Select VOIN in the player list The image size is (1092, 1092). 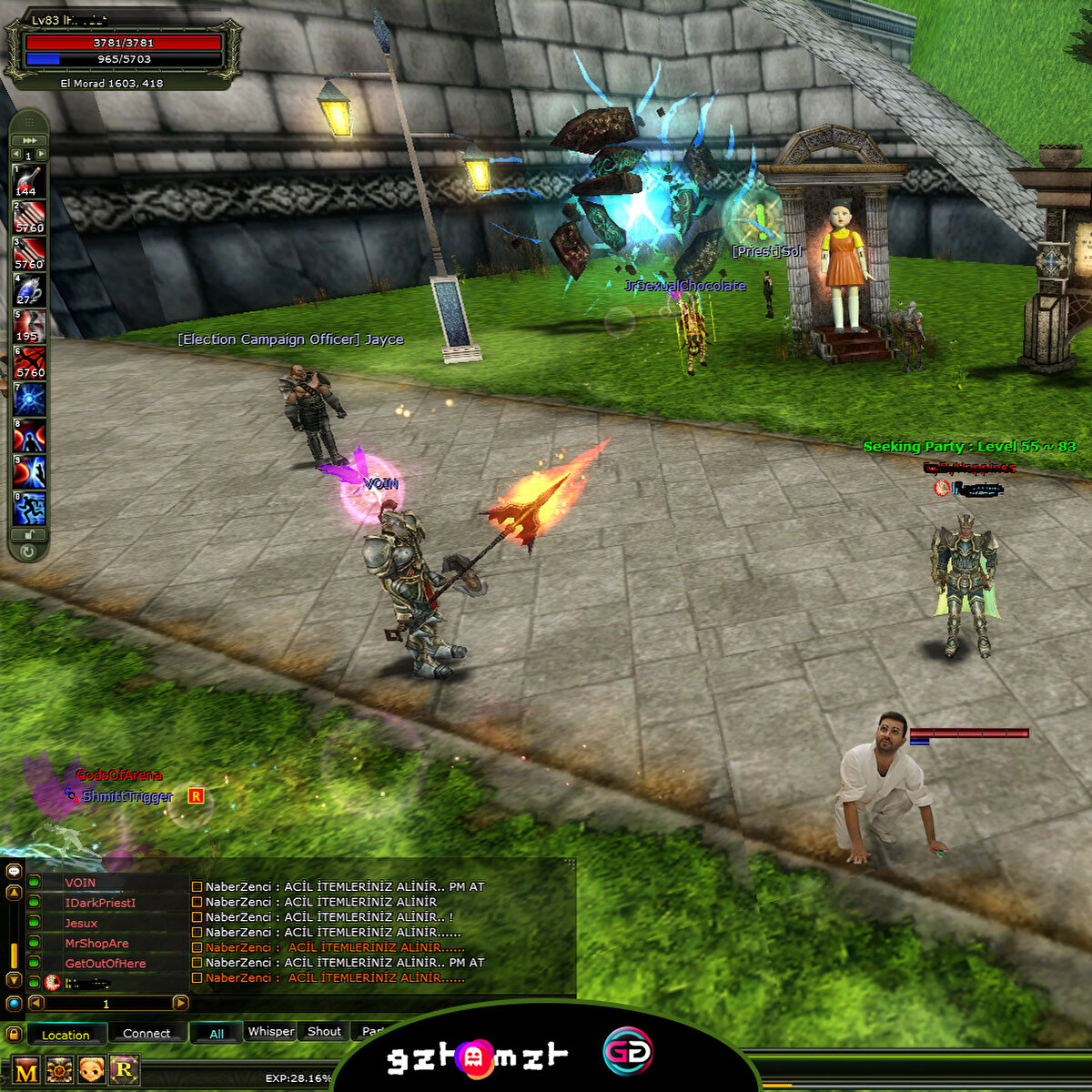click(80, 883)
